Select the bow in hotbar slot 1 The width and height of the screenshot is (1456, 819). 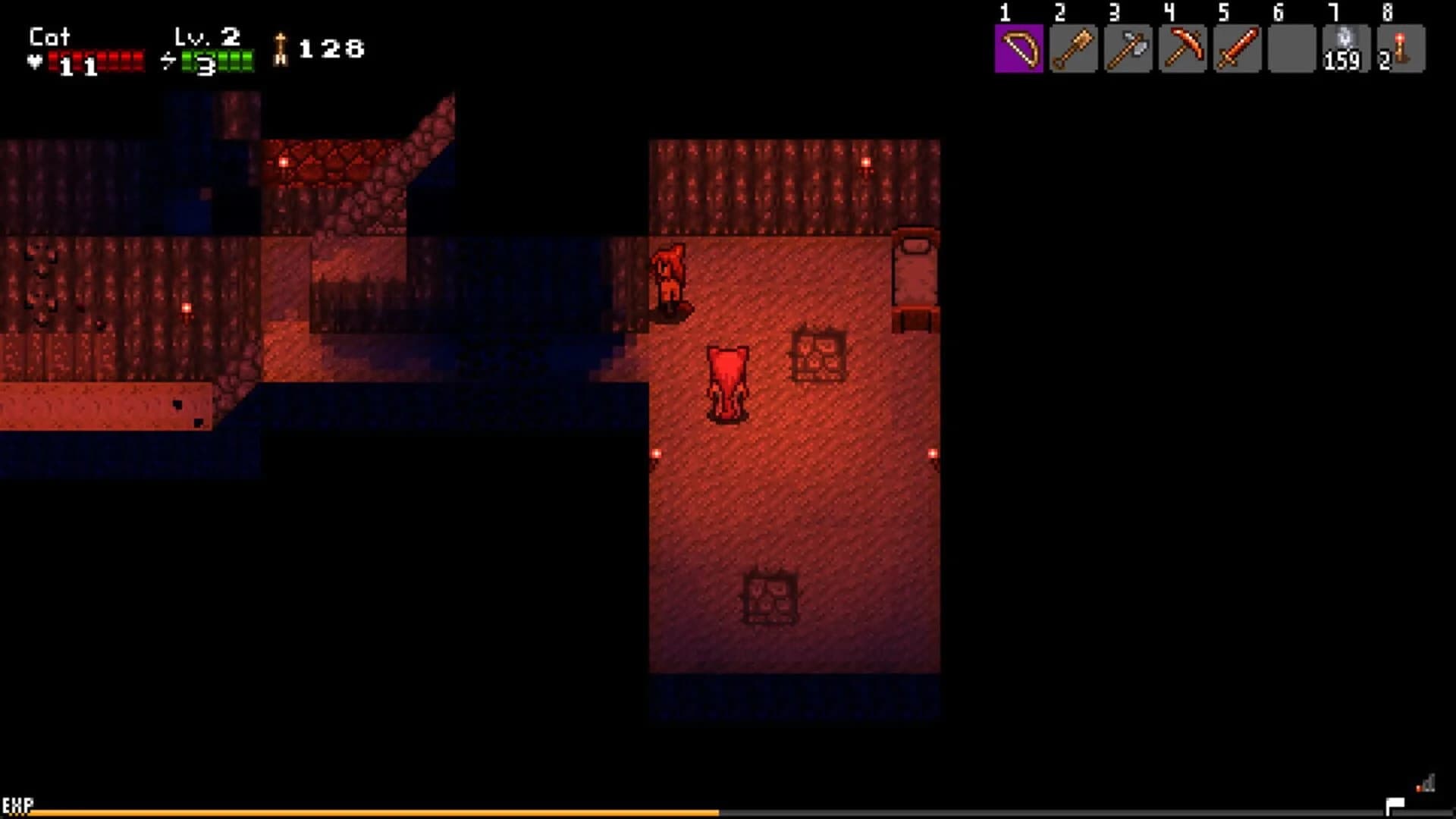[x=1018, y=49]
